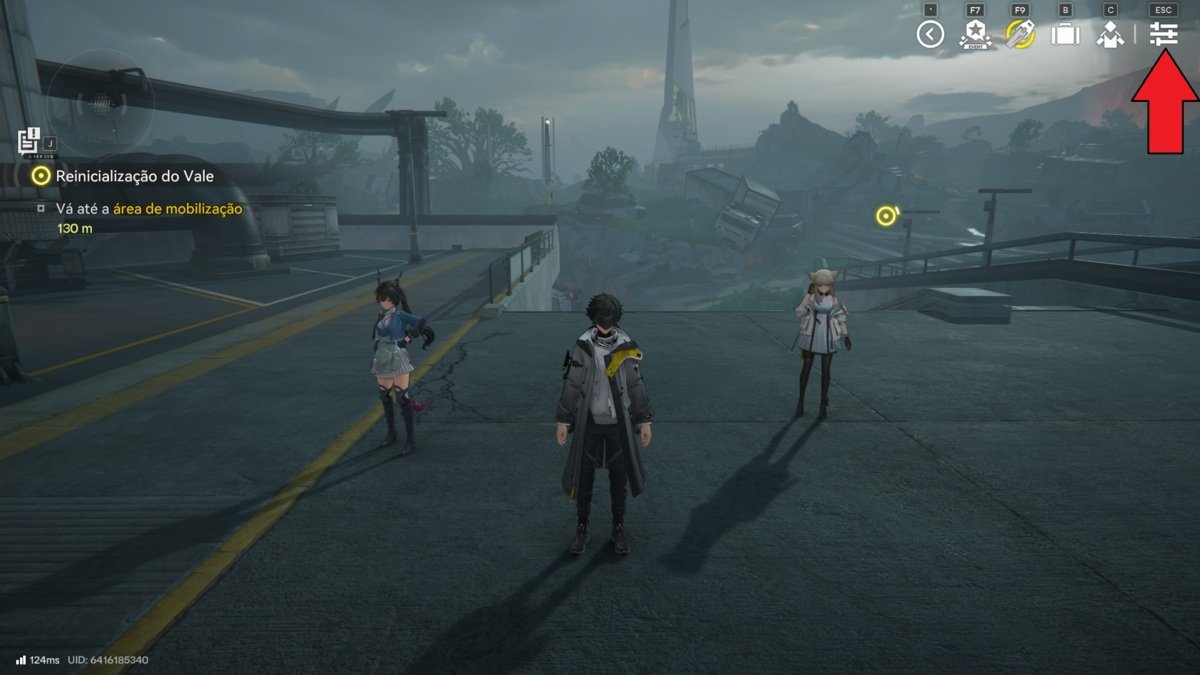Open the Event star badge menu
Screen dimensions: 1200x675
975,35
